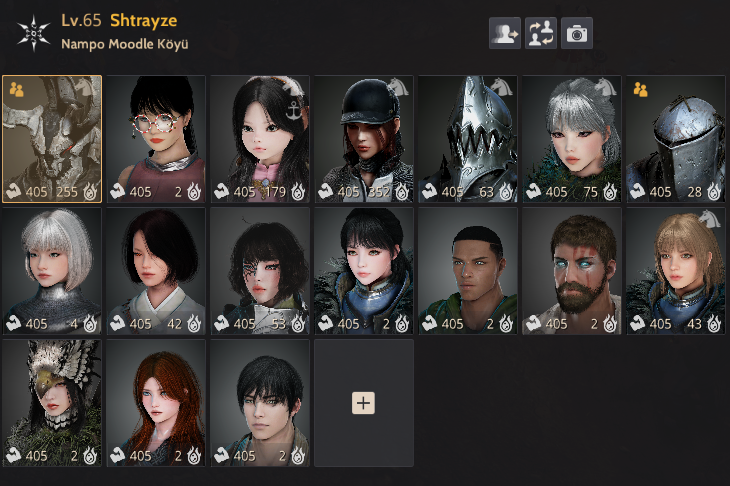Viewport: 730px width, 486px height.
Task: Select the horned armor character portrait
Action: pos(52,138)
